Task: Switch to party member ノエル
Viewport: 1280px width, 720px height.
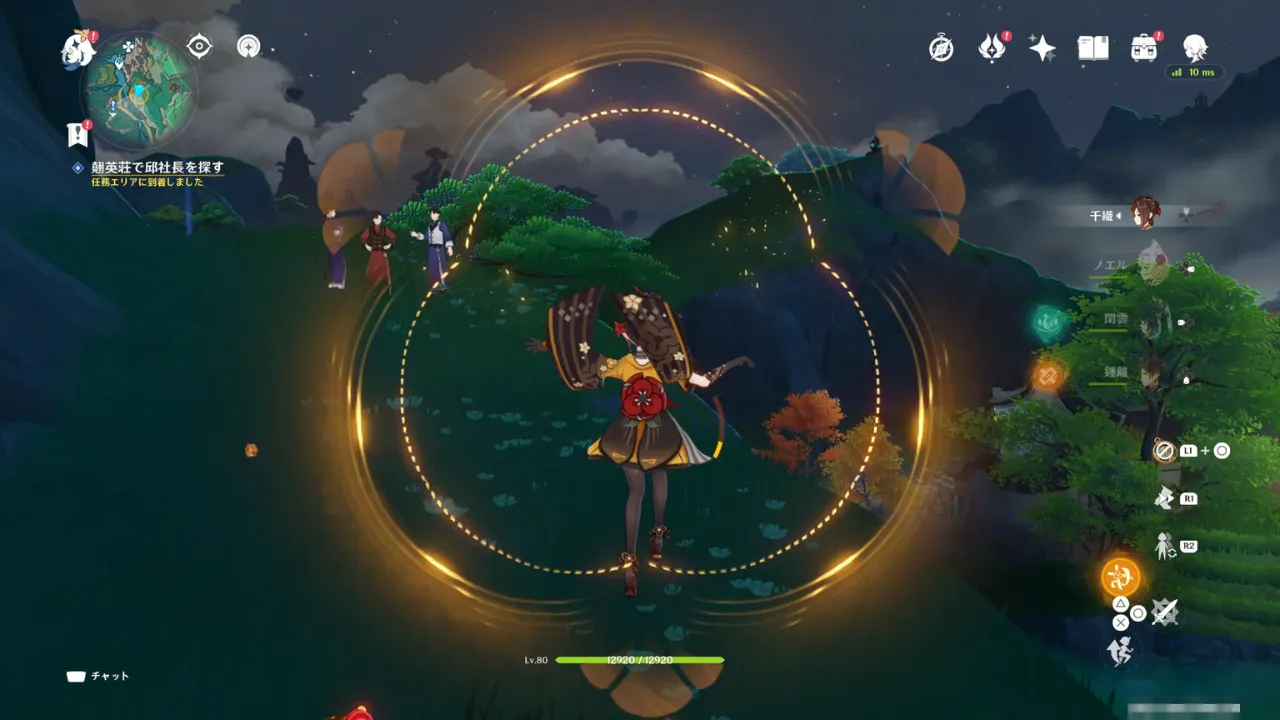Action: (1152, 266)
